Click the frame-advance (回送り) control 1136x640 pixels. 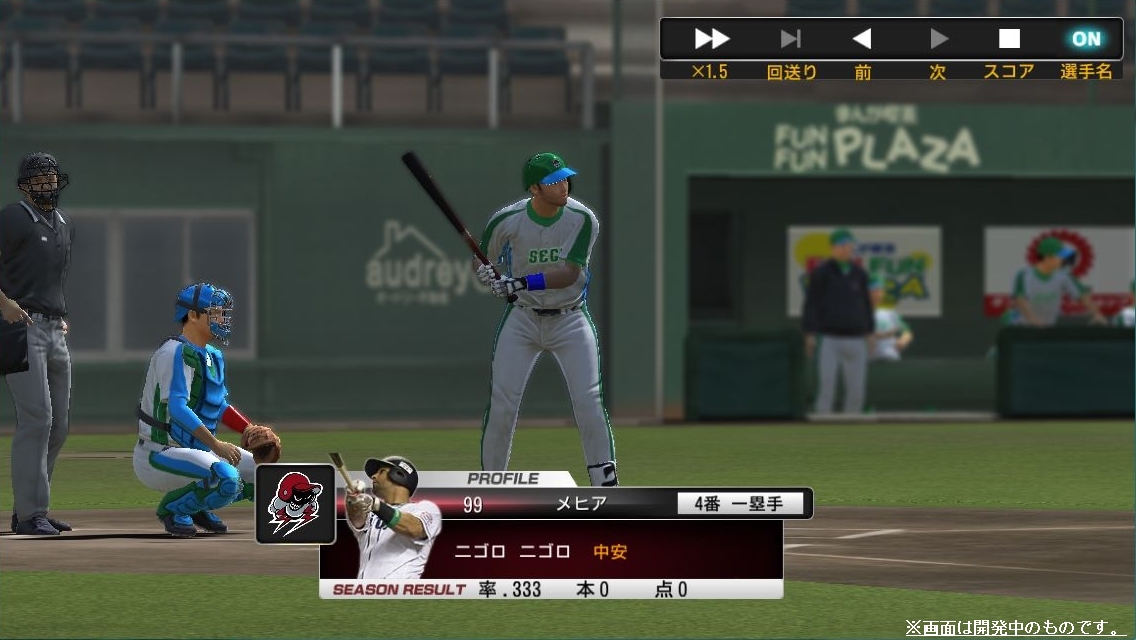(x=790, y=39)
